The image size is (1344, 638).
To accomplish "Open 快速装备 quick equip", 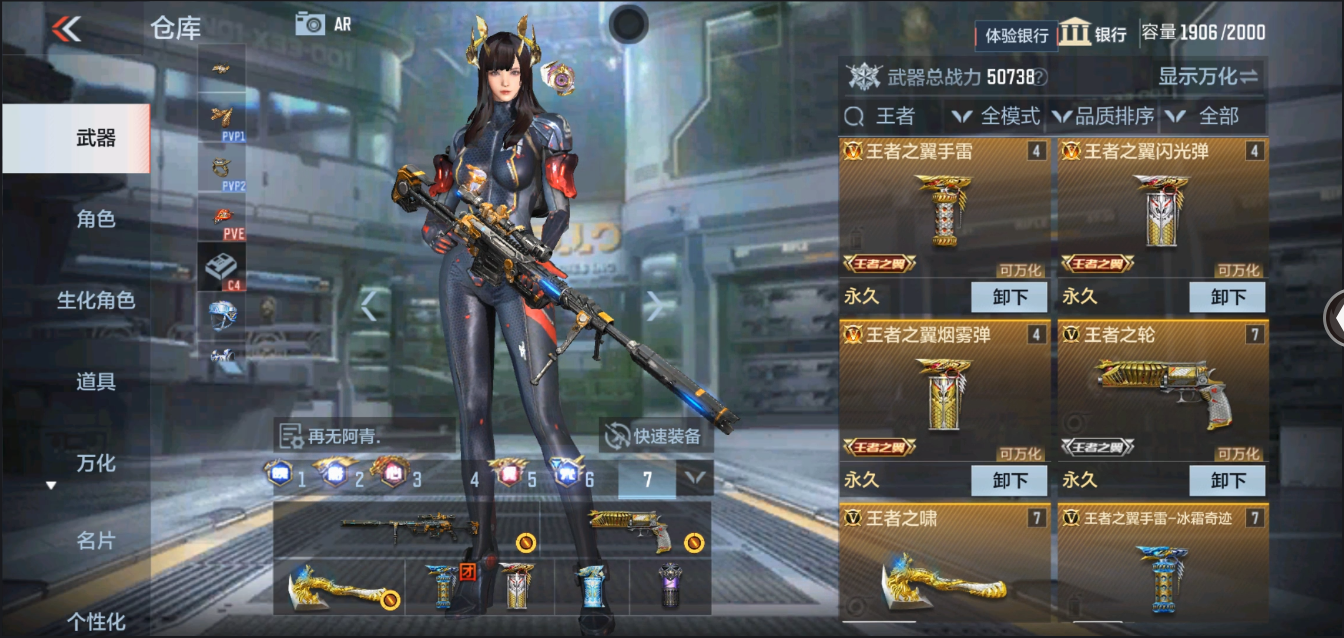I will [x=656, y=436].
